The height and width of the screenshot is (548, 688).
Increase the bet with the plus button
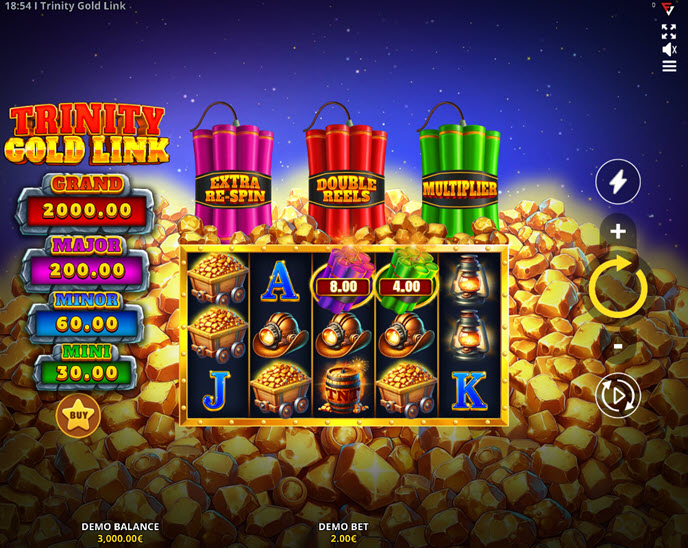(x=618, y=232)
